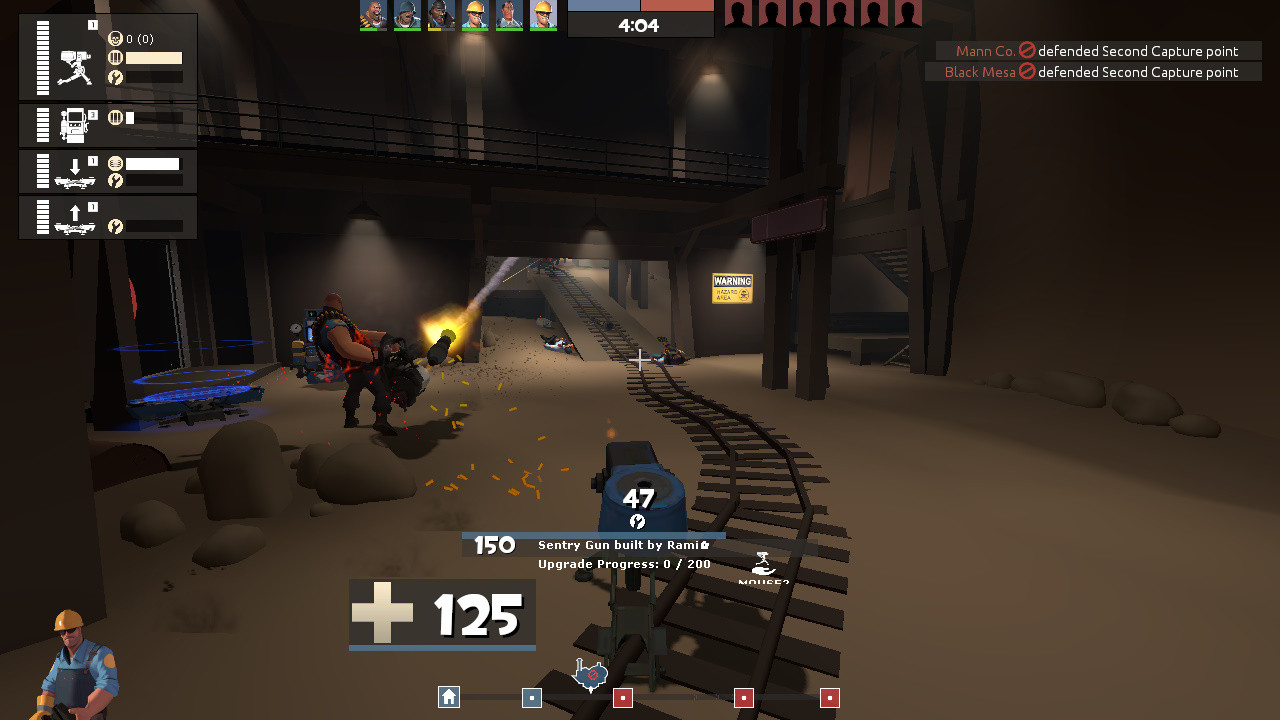Image resolution: width=1280 pixels, height=720 pixels.
Task: Click the skull kill-counter icon
Action: tap(116, 38)
